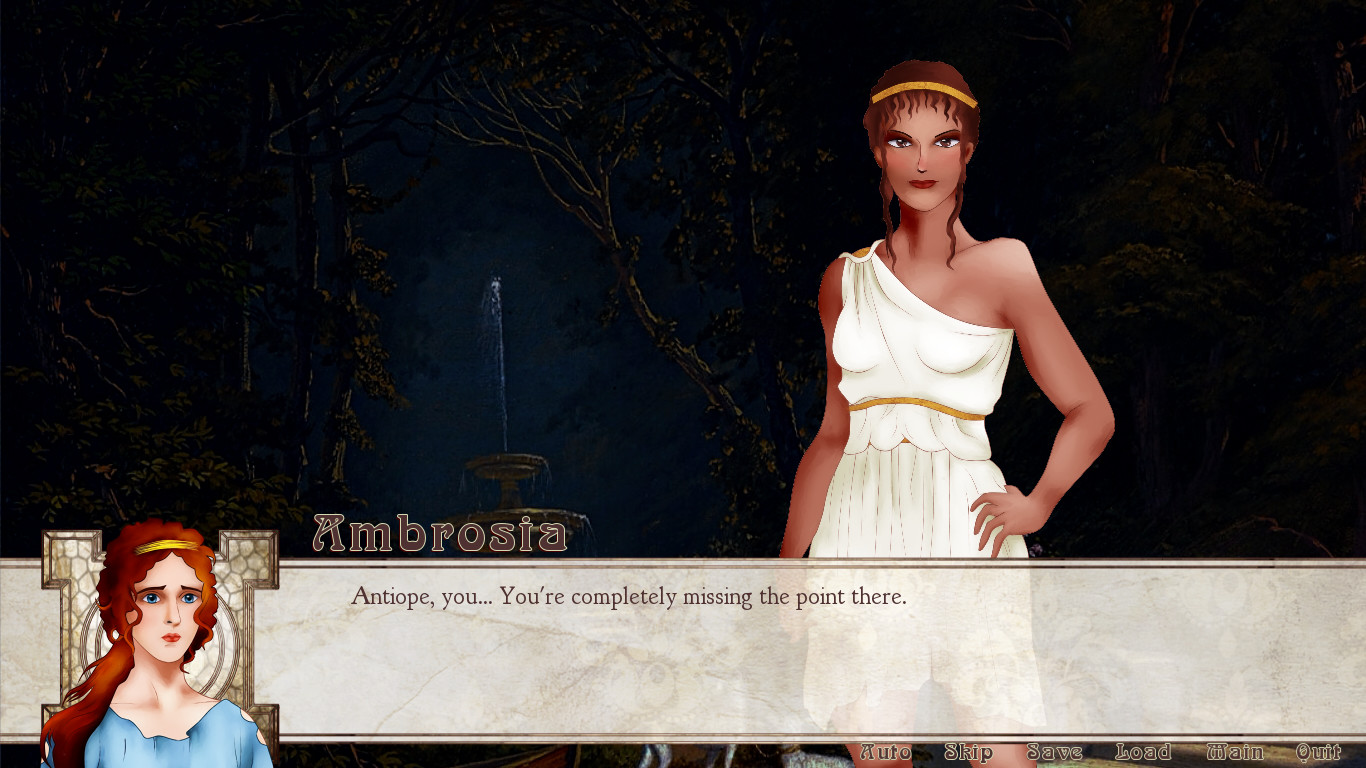Screen dimensions: 1366x768
Task: Open the Load game screen
Action: (x=1142, y=752)
